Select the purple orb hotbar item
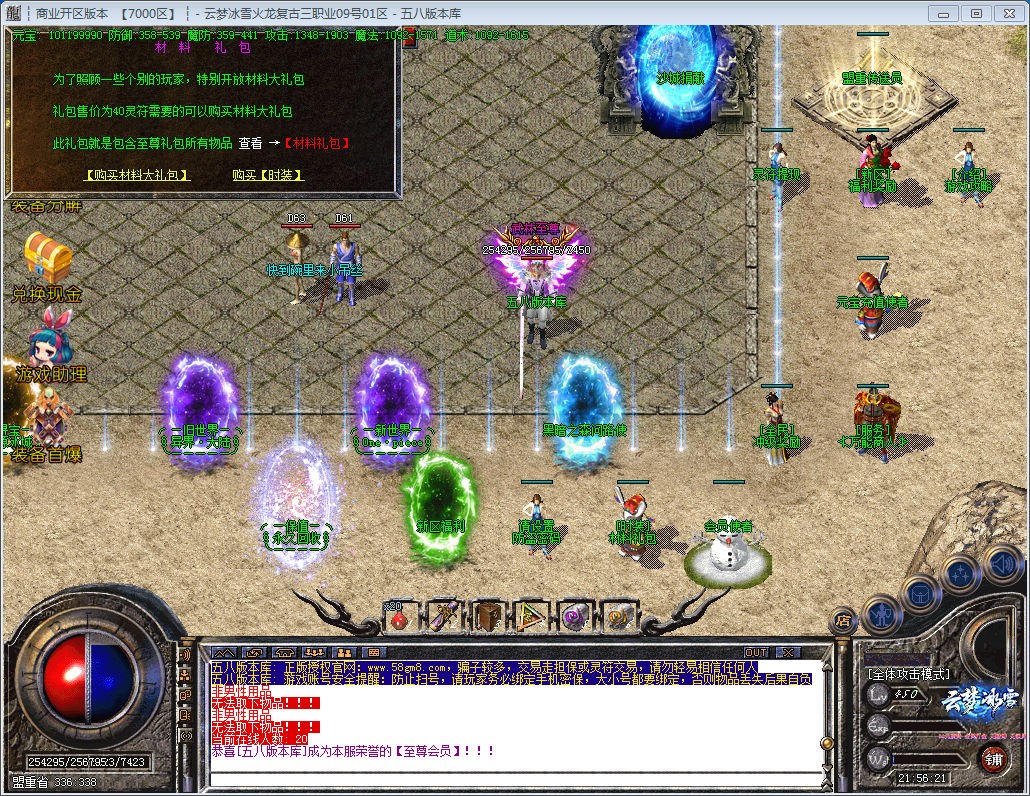 pyautogui.click(x=574, y=617)
